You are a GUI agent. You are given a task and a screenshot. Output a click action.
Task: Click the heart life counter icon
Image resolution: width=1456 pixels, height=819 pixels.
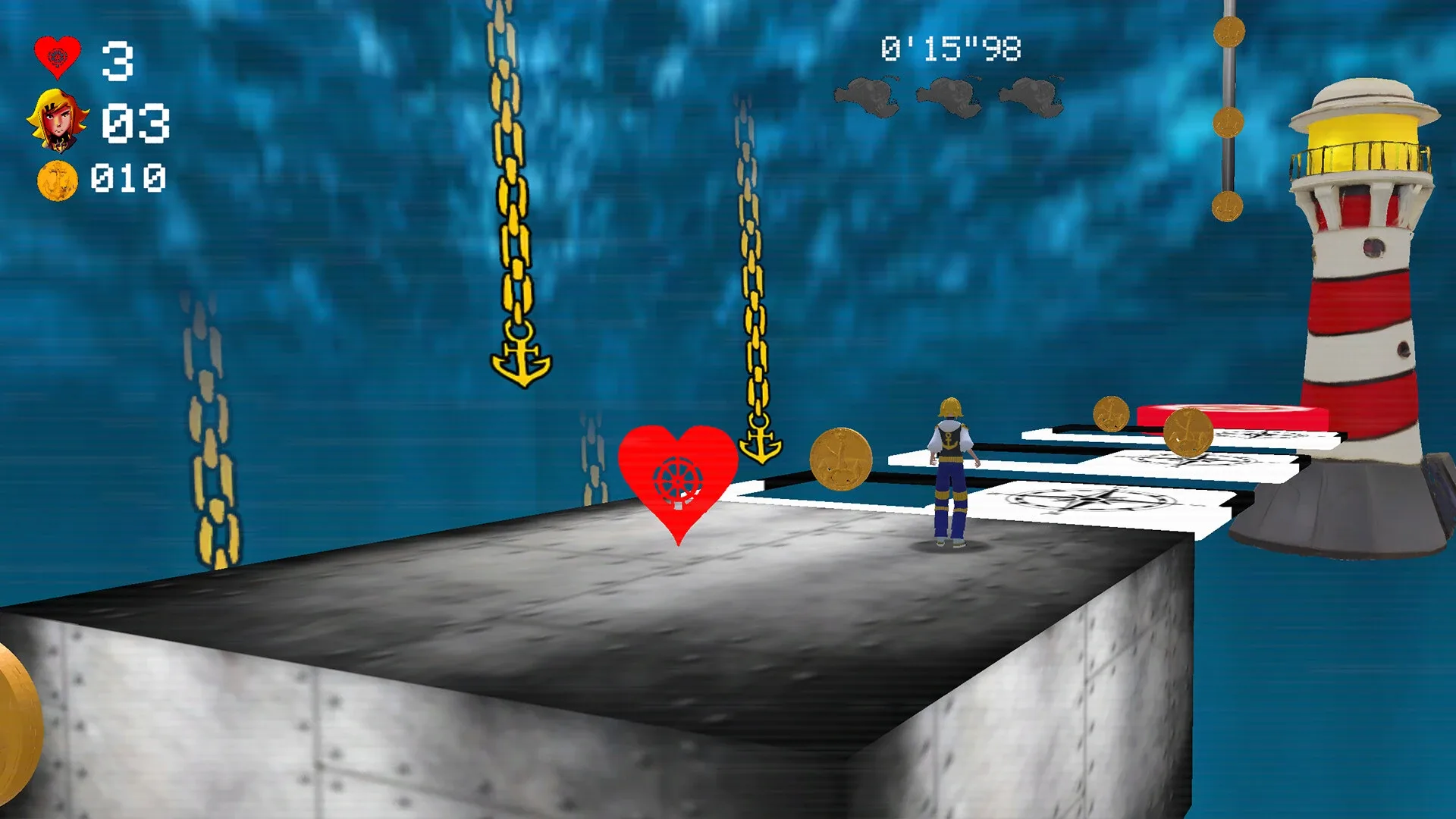tap(57, 55)
